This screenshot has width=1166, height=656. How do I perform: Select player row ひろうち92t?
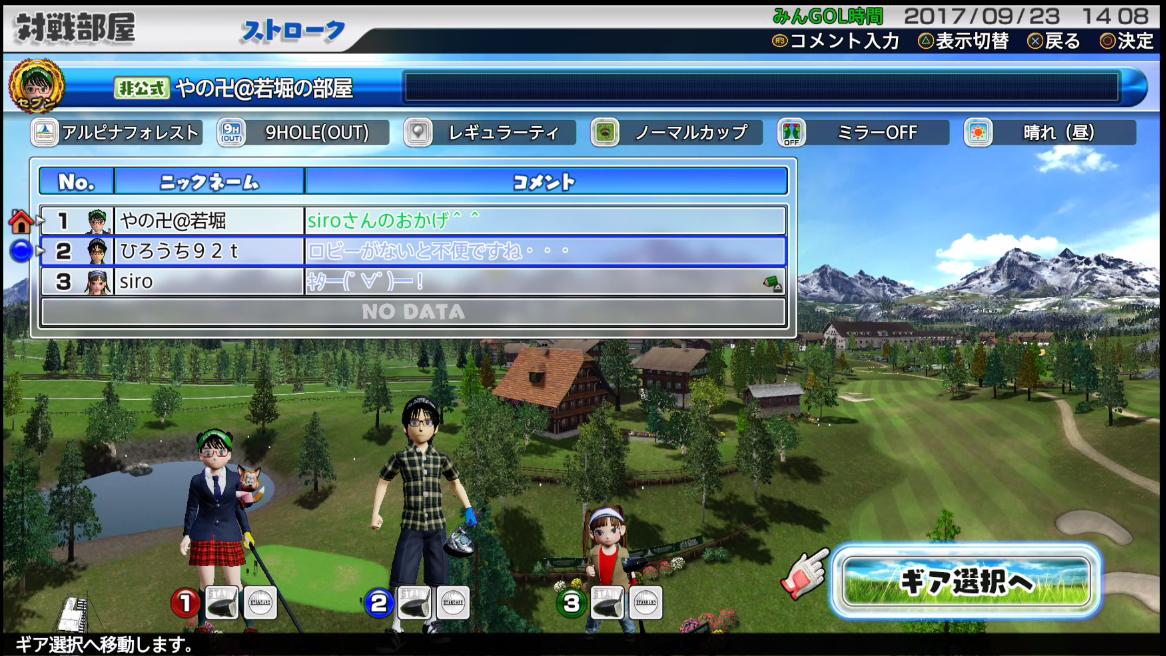[x=412, y=251]
